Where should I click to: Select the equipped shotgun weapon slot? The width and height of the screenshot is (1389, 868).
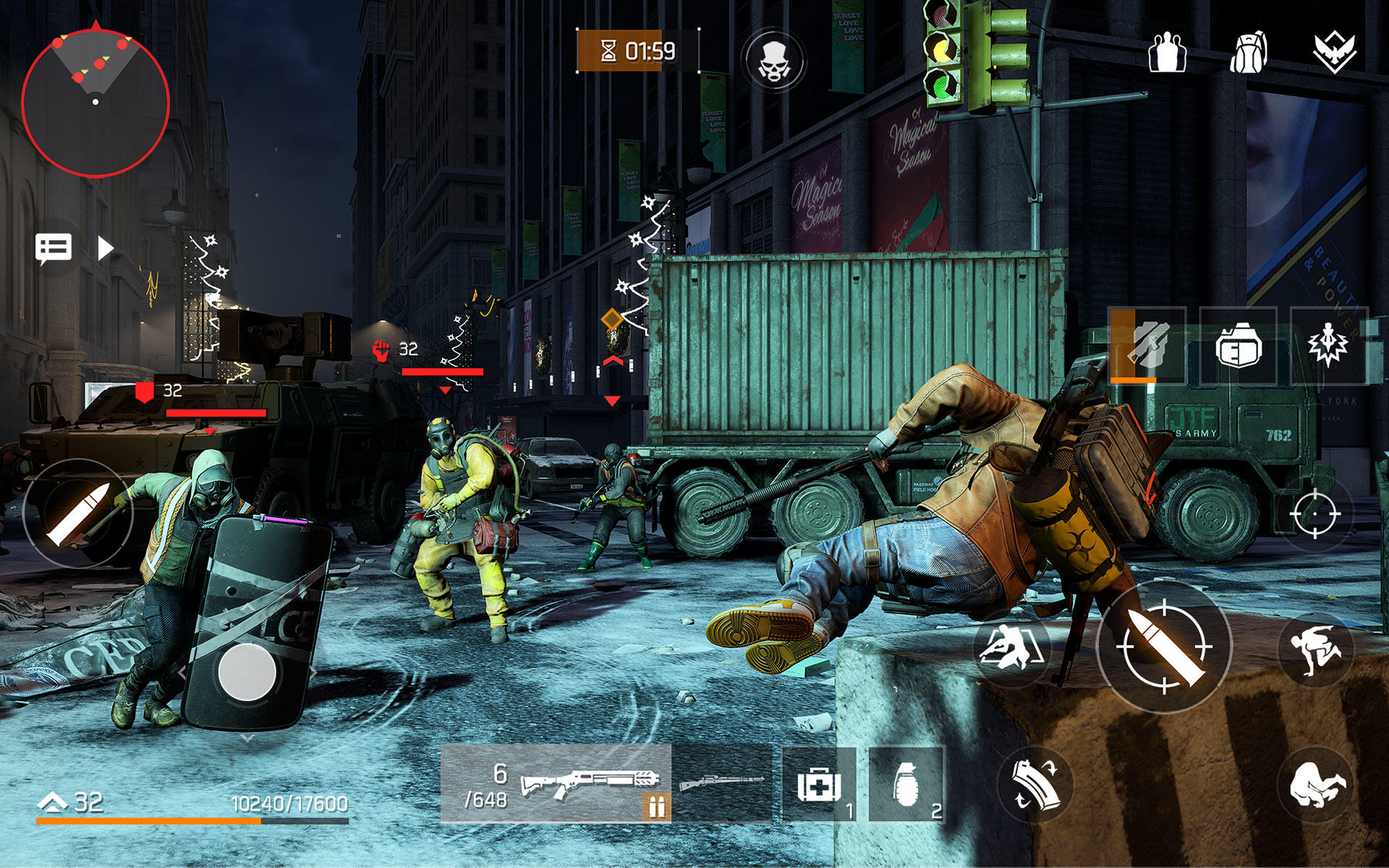(x=556, y=783)
